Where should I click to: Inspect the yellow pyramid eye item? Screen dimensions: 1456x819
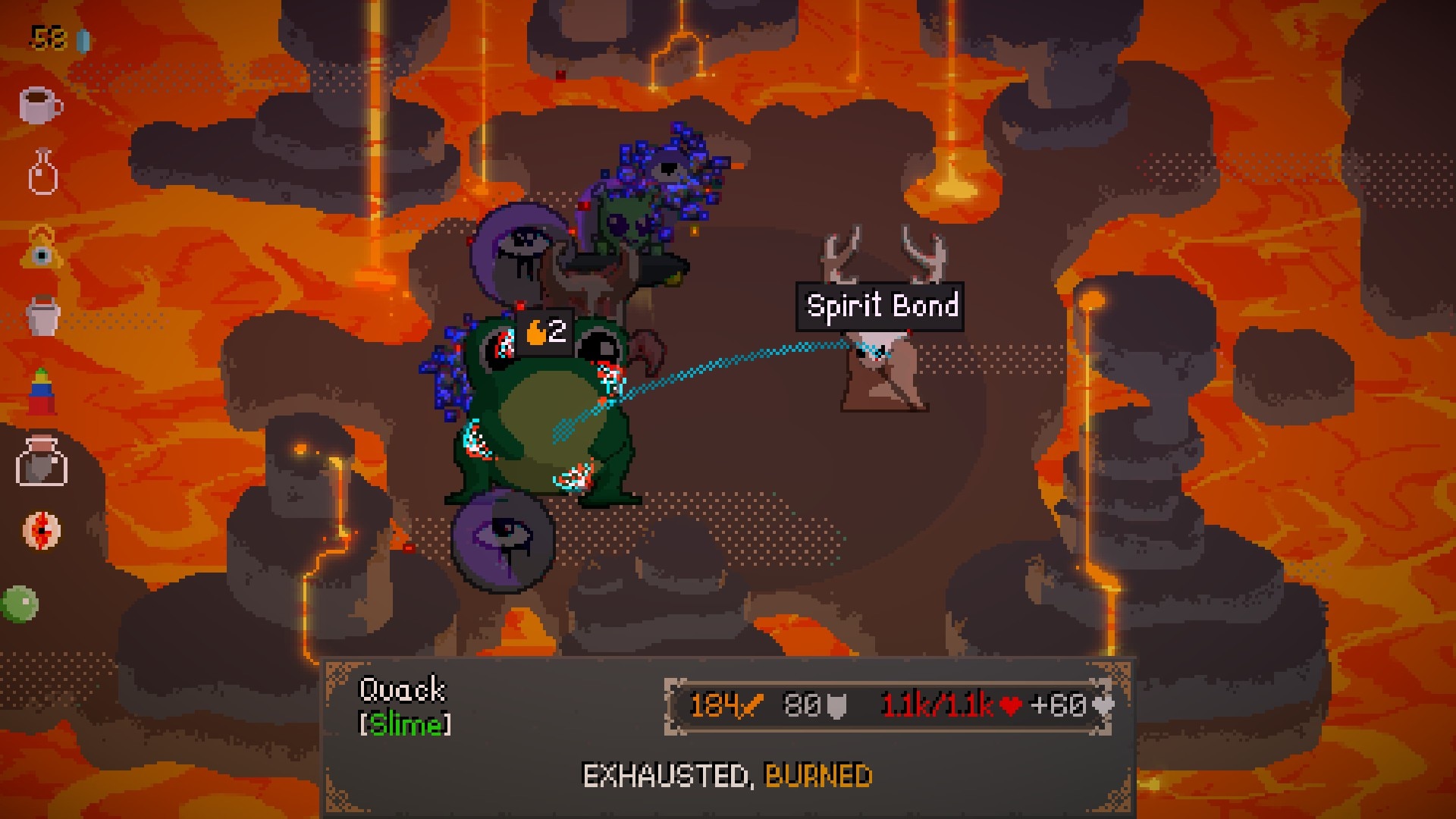click(42, 248)
